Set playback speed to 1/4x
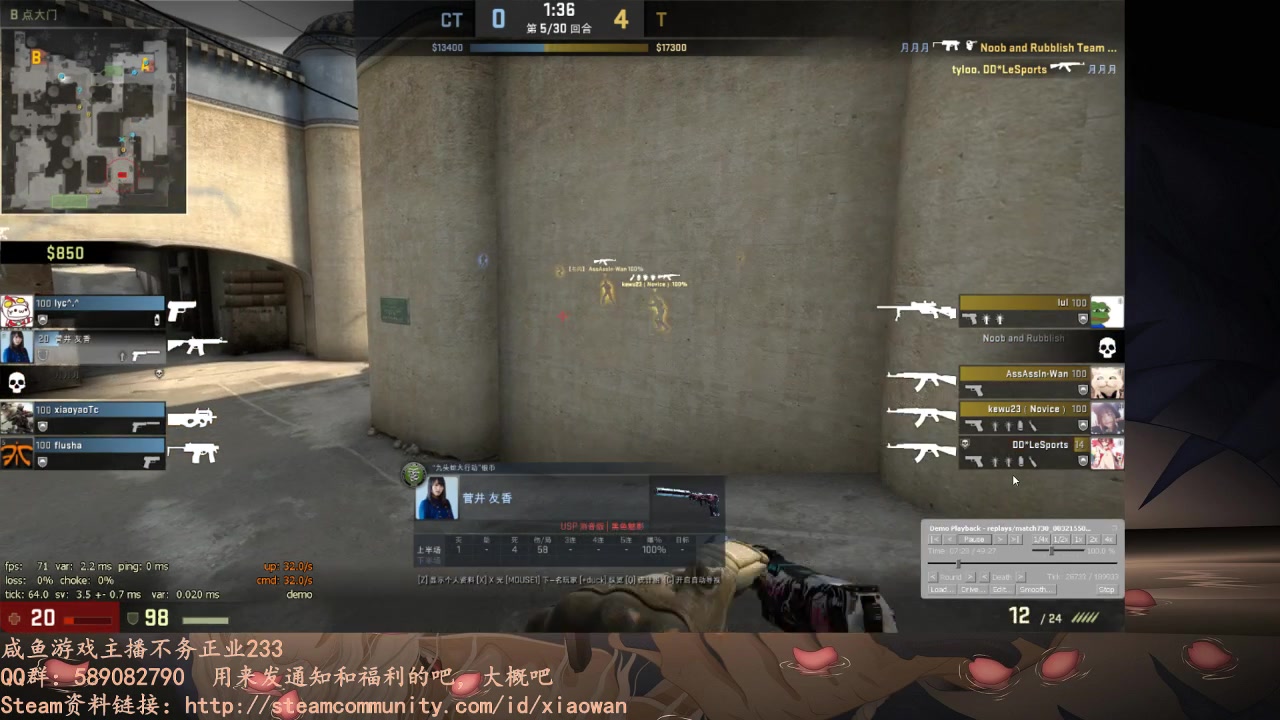This screenshot has height=720, width=1280. (1041, 539)
